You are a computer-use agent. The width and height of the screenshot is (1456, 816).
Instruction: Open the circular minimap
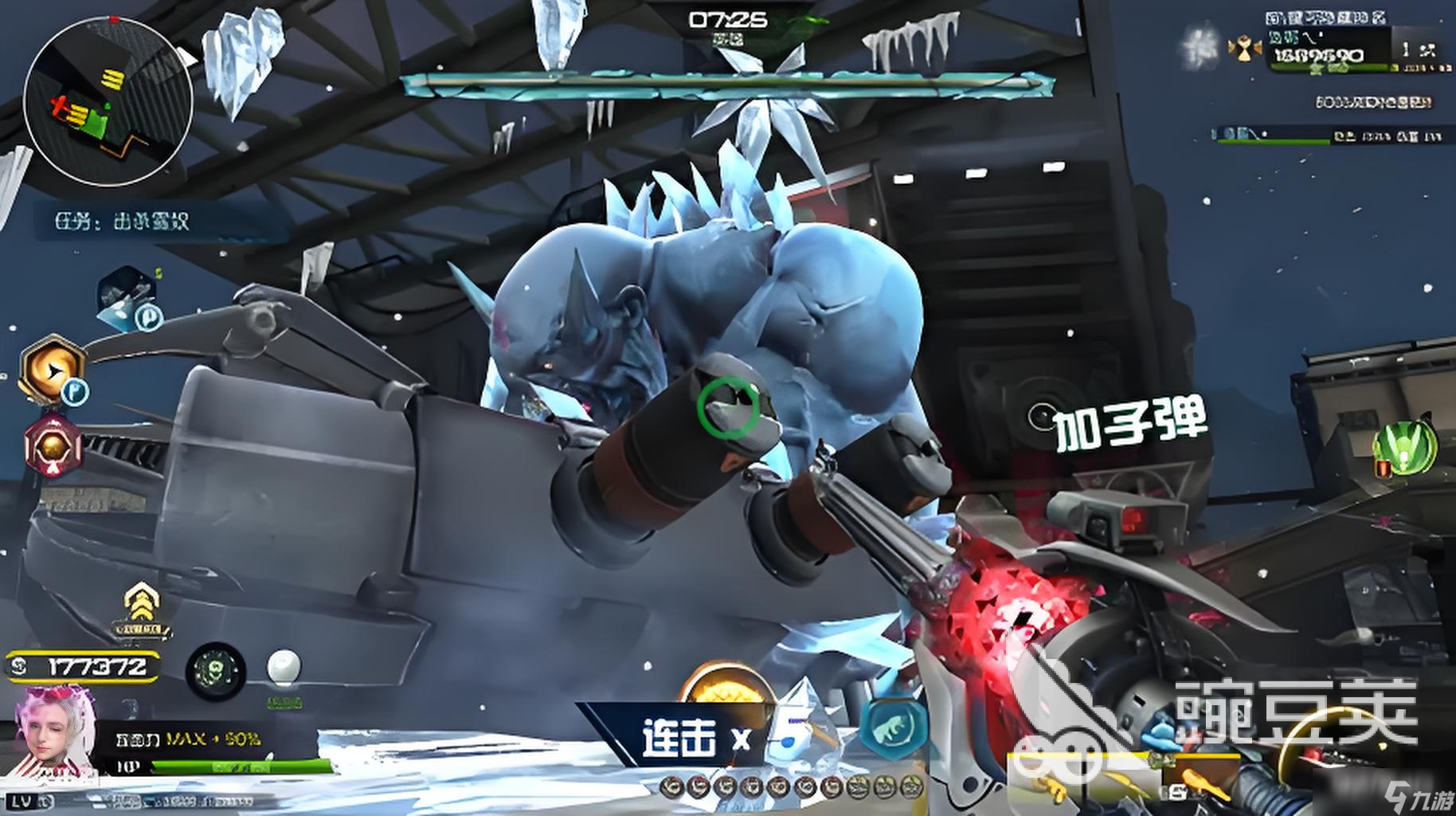108,101
